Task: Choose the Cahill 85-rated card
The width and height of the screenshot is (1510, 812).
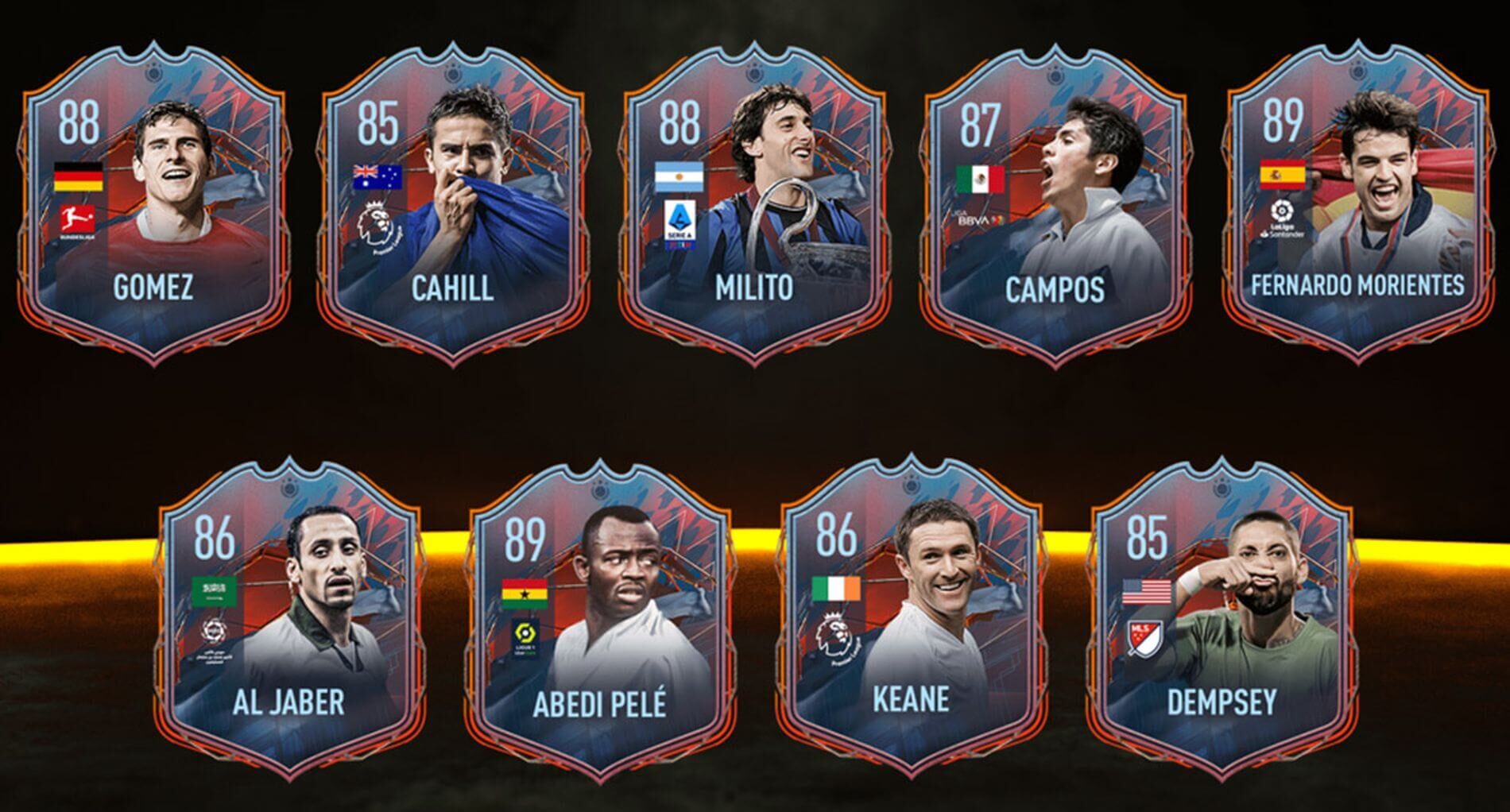Action: [x=454, y=207]
